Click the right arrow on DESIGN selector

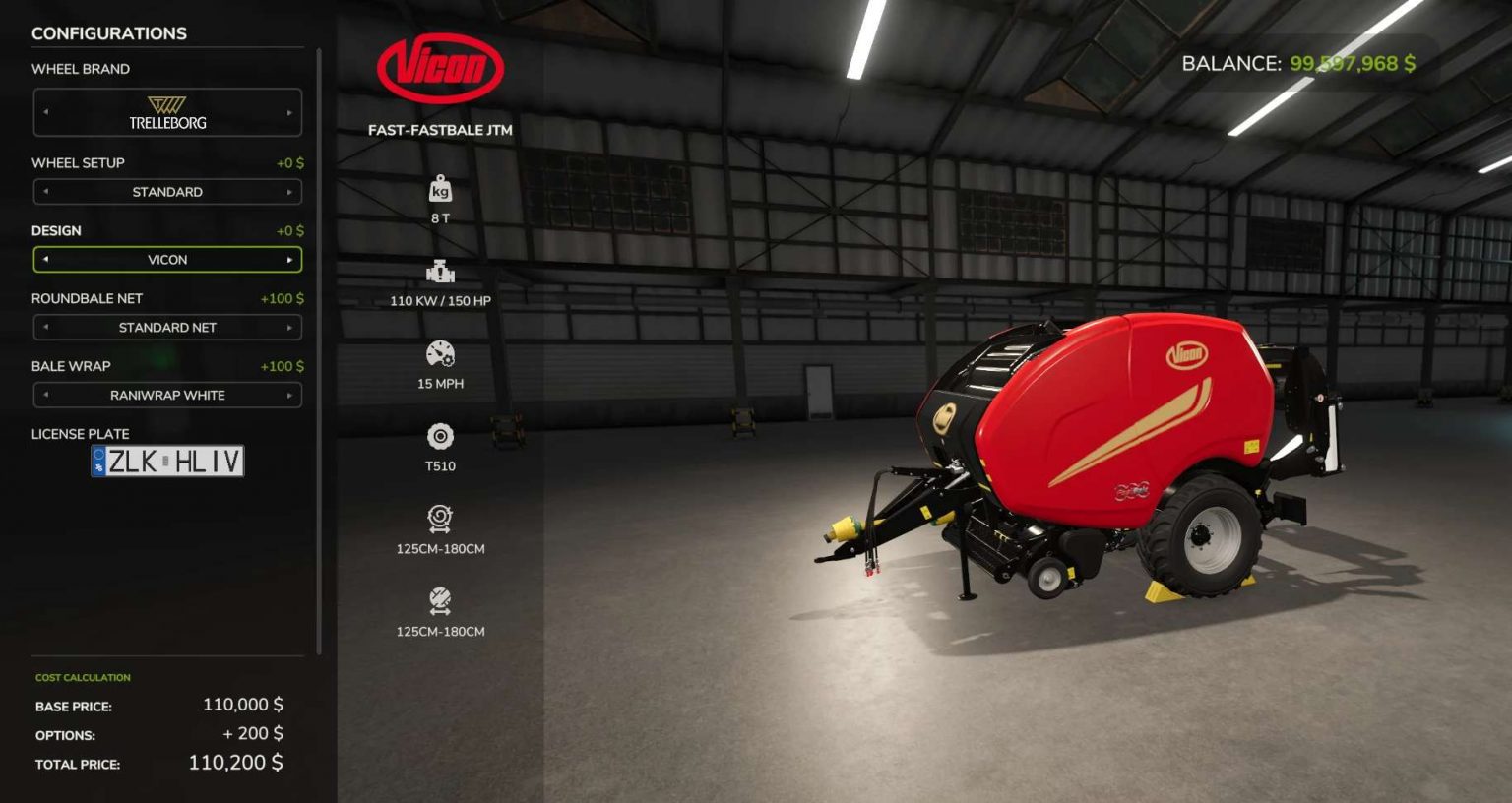(288, 259)
